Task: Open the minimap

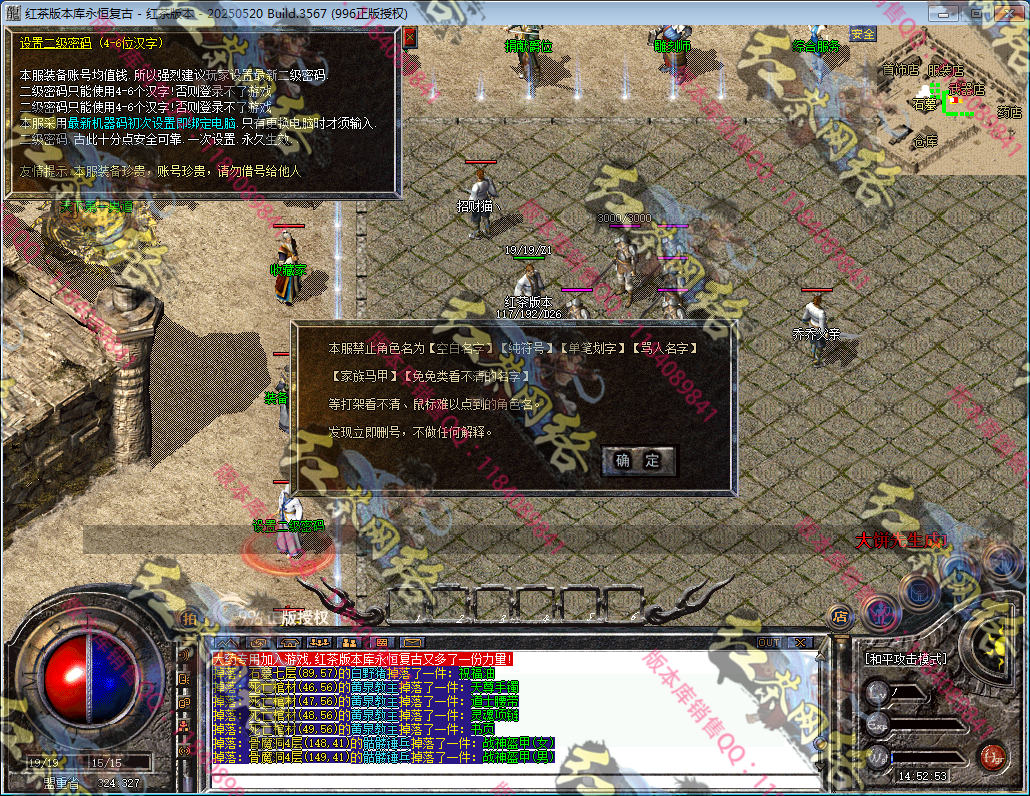Action: click(x=950, y=88)
